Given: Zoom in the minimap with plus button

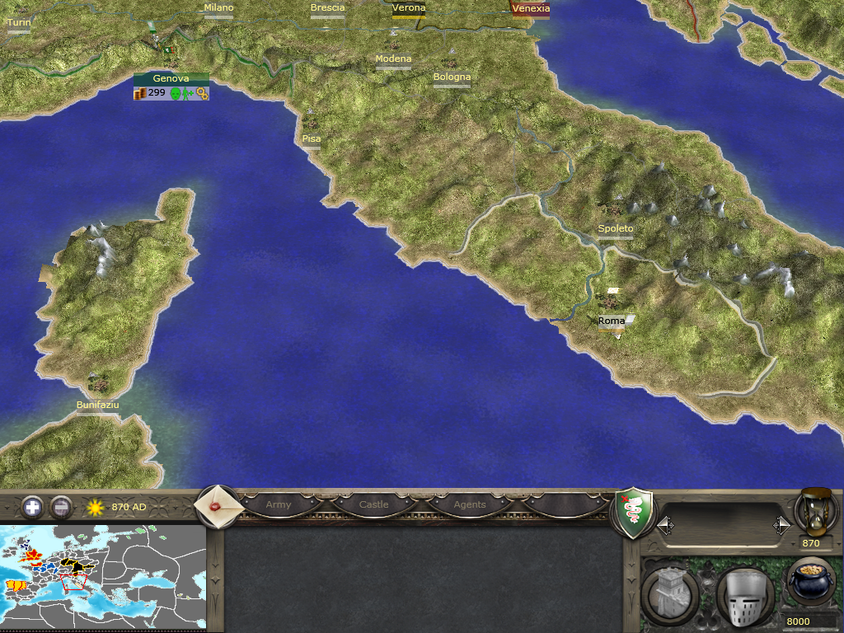Looking at the screenshot, I should tap(33, 507).
